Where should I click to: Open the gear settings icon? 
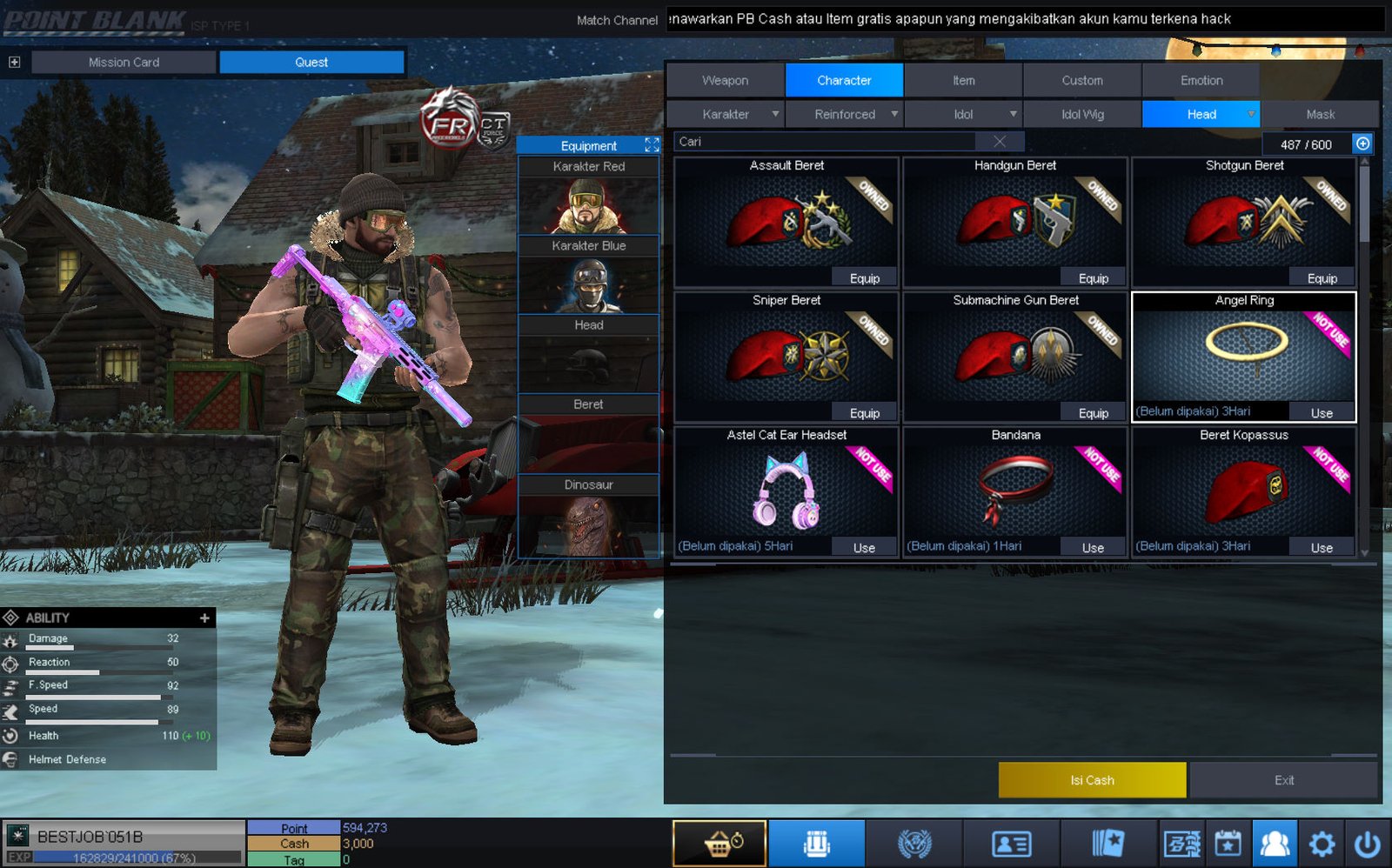(x=1322, y=844)
